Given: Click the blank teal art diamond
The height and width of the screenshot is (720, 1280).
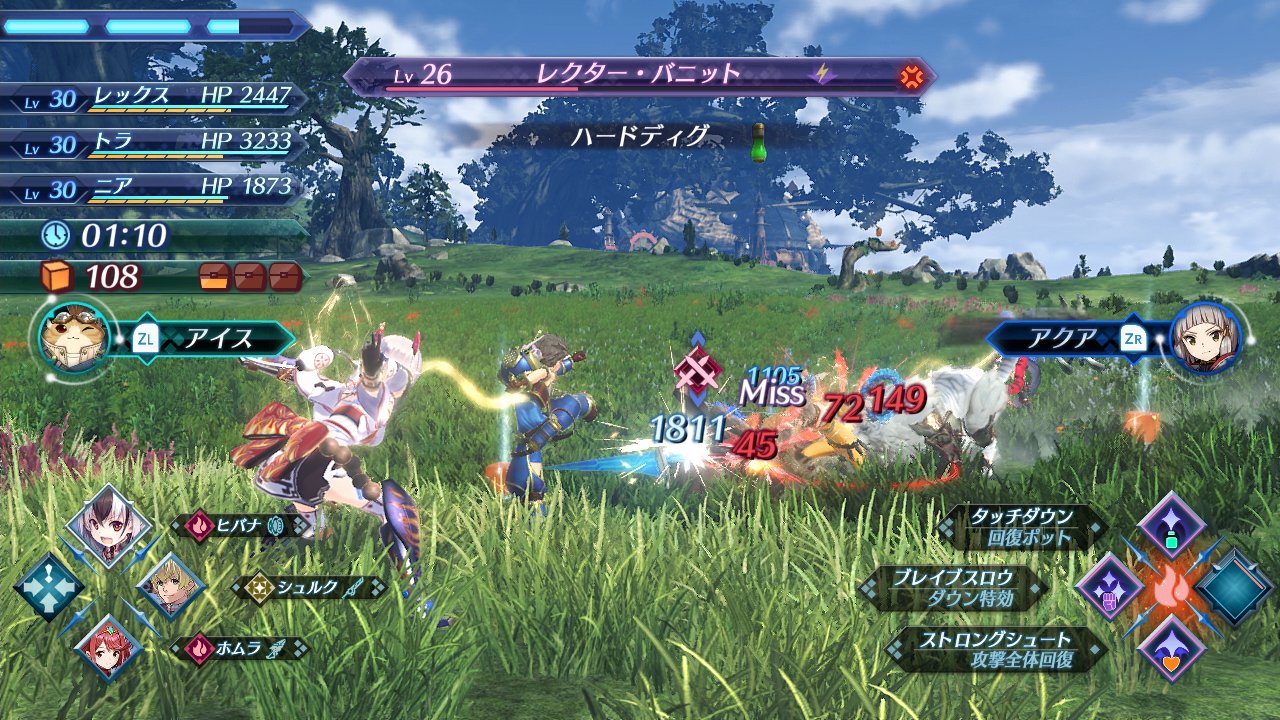Looking at the screenshot, I should [x=1233, y=588].
